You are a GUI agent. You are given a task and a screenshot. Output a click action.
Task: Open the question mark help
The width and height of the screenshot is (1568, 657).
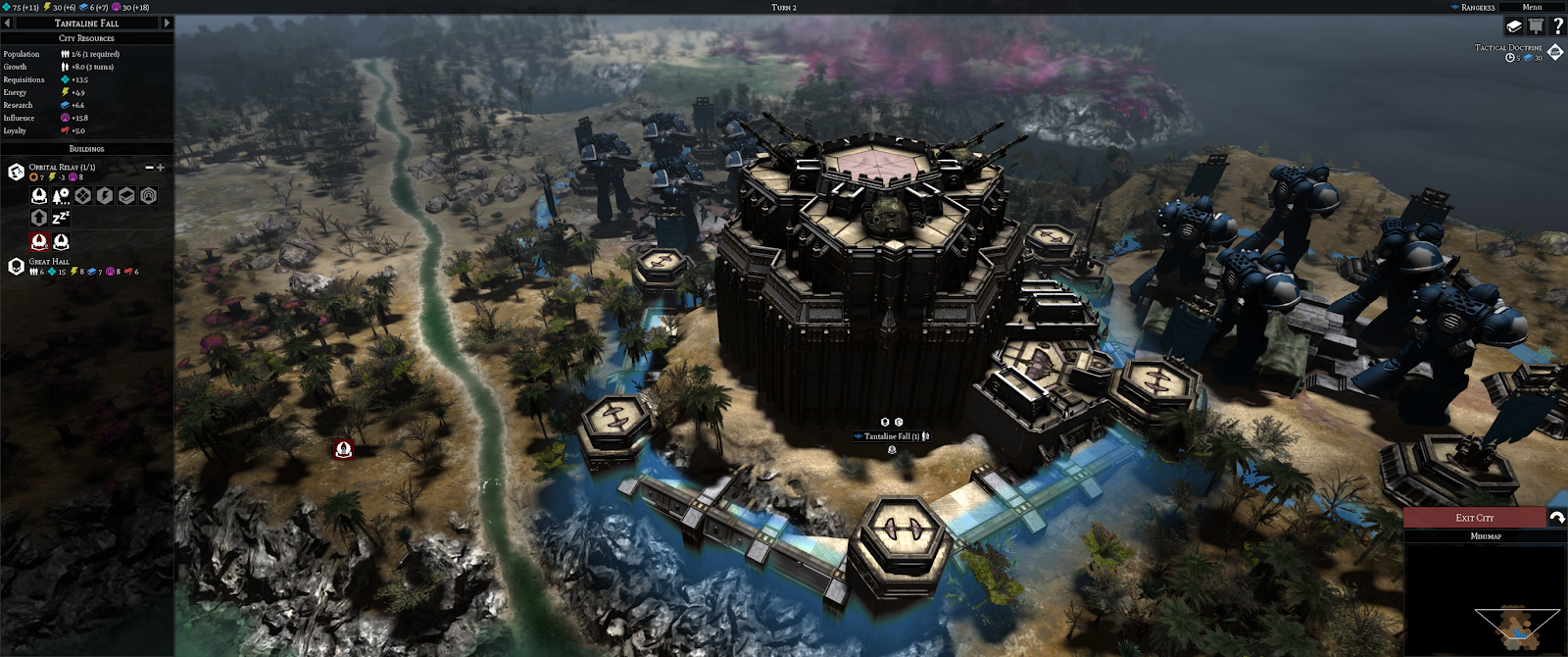1557,26
